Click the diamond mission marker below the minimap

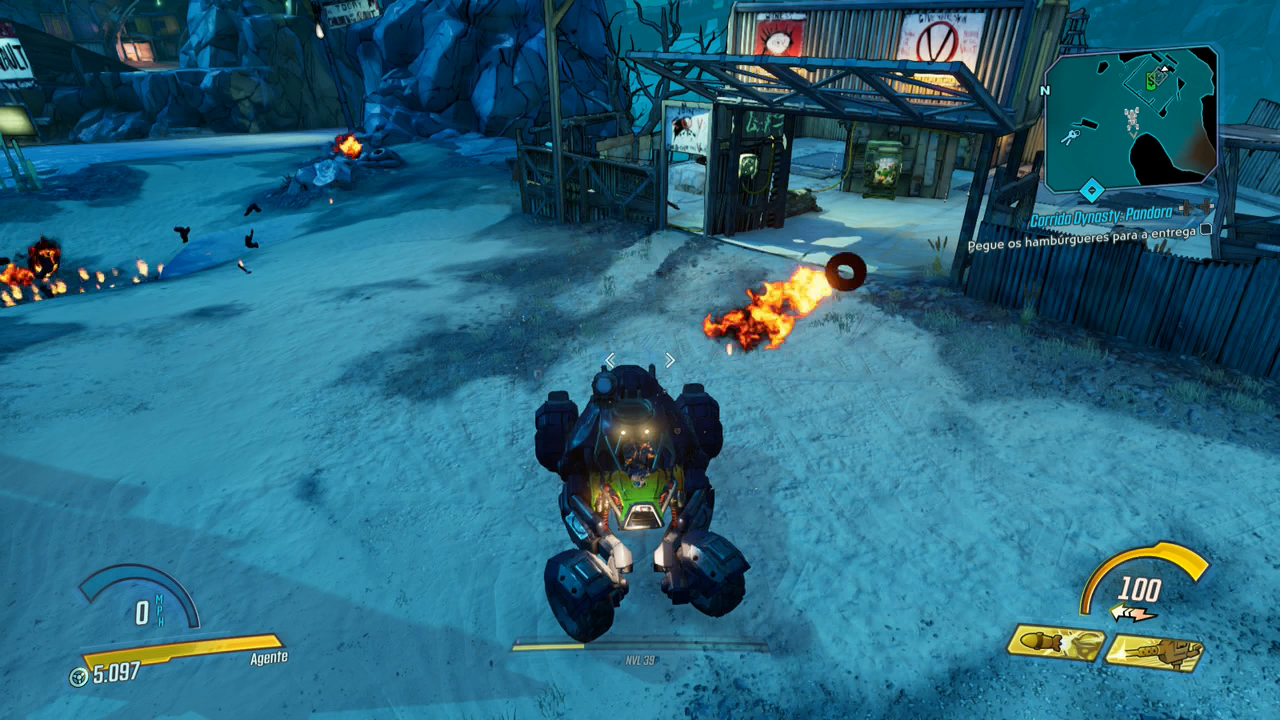(x=1092, y=189)
